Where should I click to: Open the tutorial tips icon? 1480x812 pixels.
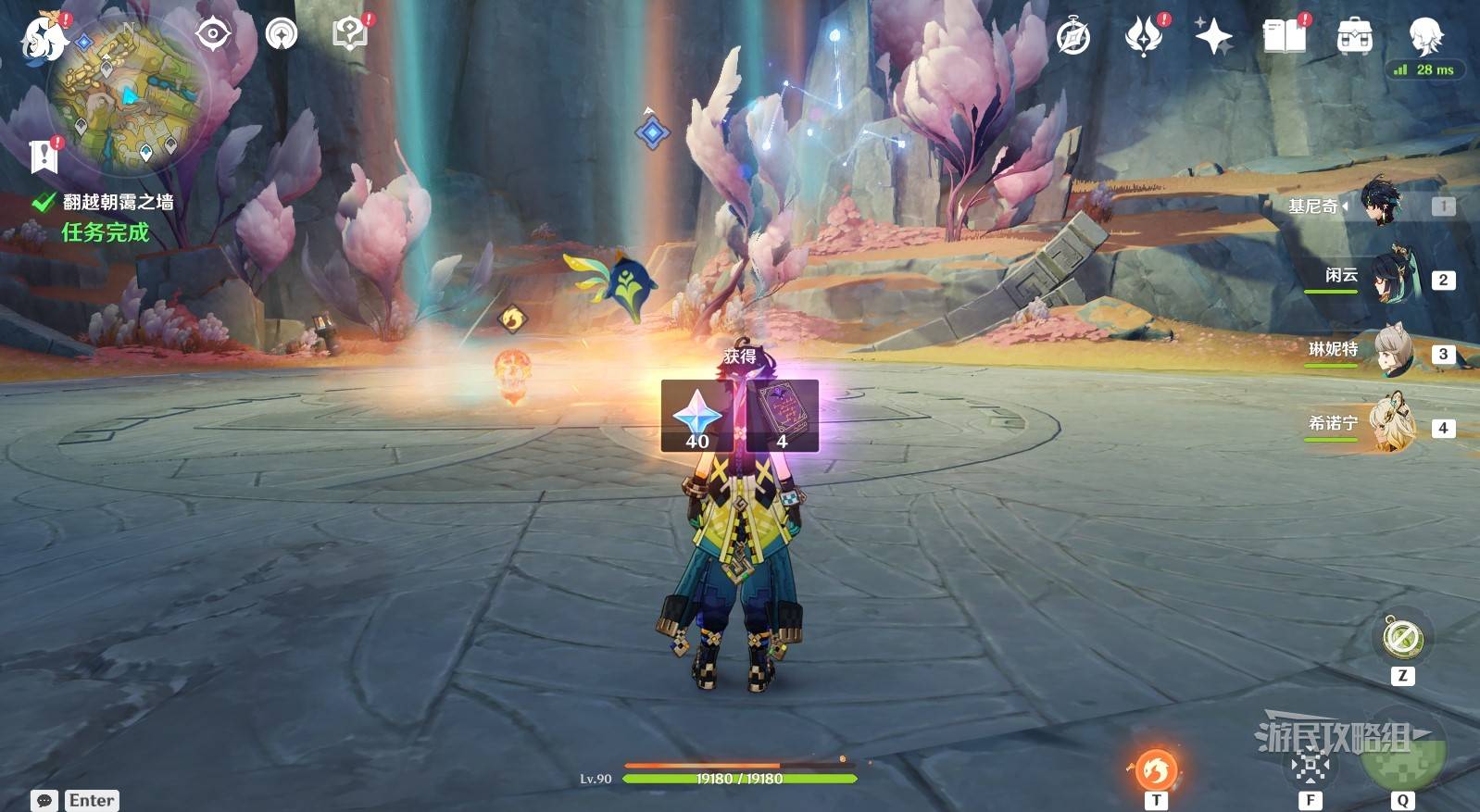pyautogui.click(x=349, y=35)
